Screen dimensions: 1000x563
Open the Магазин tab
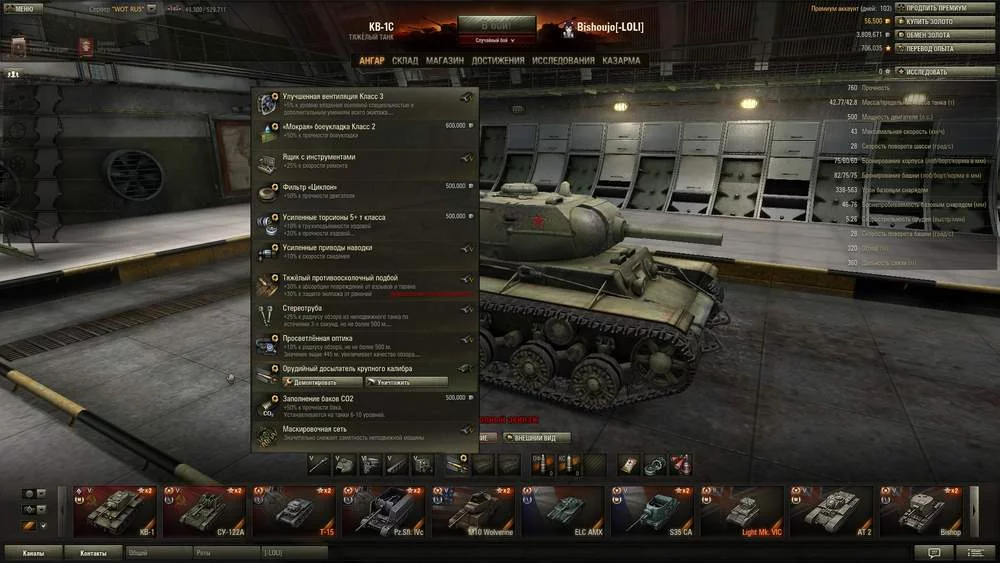[x=445, y=60]
